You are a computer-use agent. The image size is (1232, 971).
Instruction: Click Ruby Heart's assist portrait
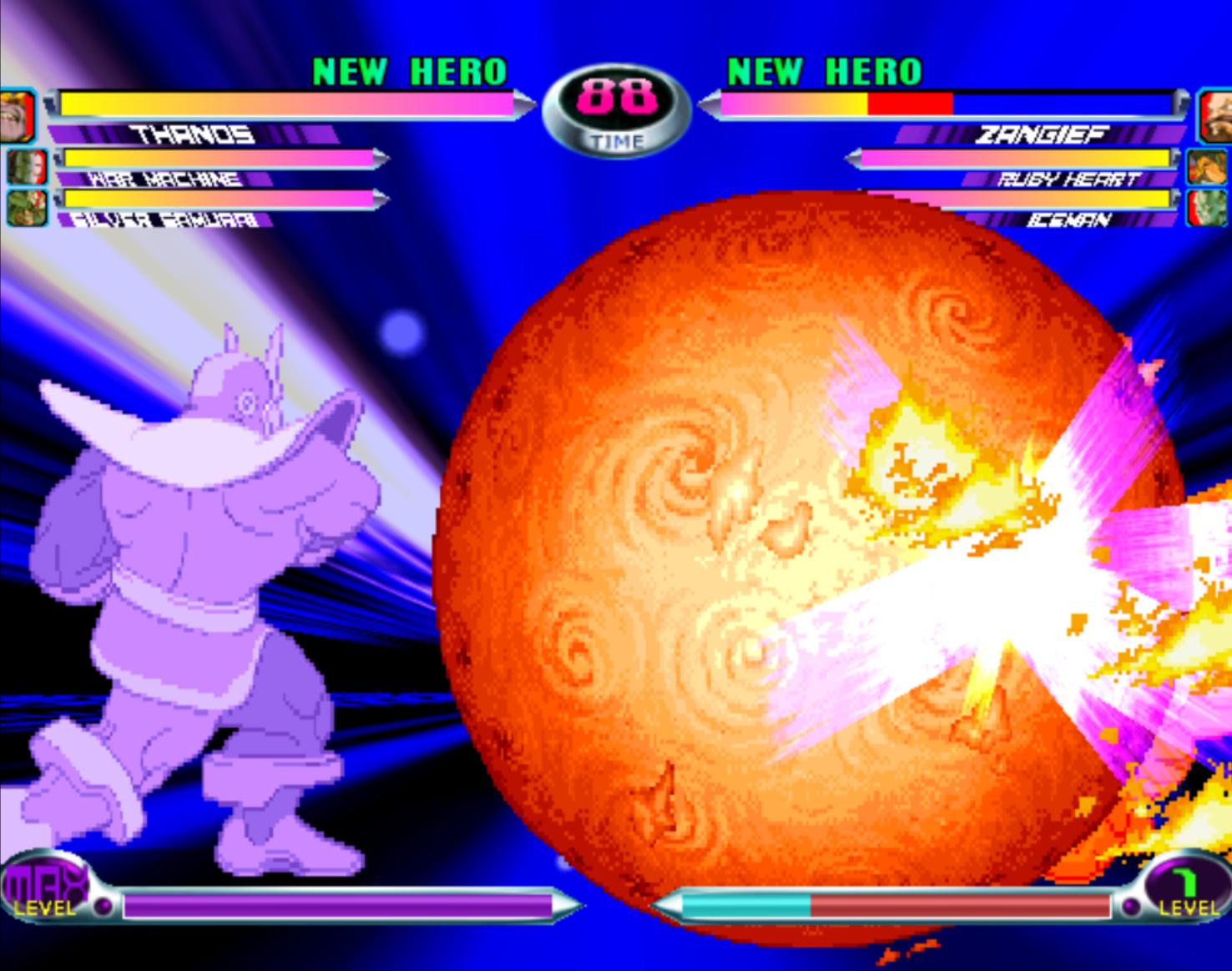[x=1207, y=166]
